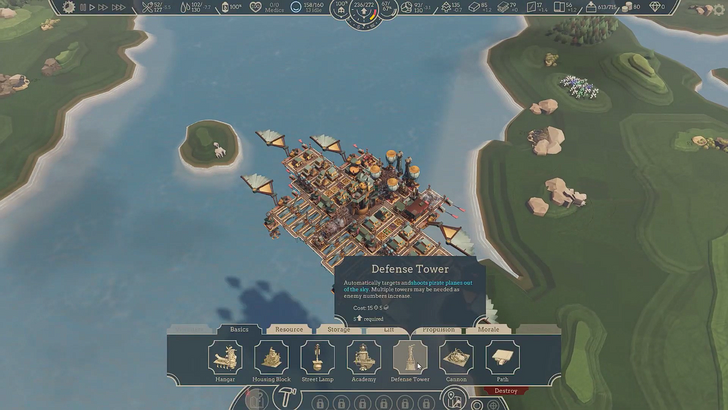Set game to normal play speed

(x=93, y=6)
